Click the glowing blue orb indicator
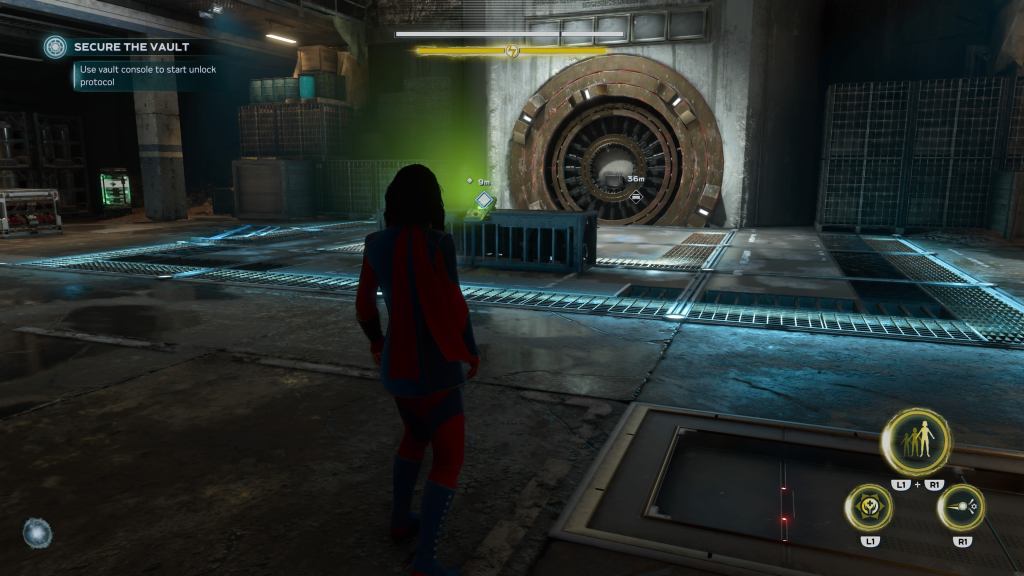1024x576 pixels. coord(37,532)
